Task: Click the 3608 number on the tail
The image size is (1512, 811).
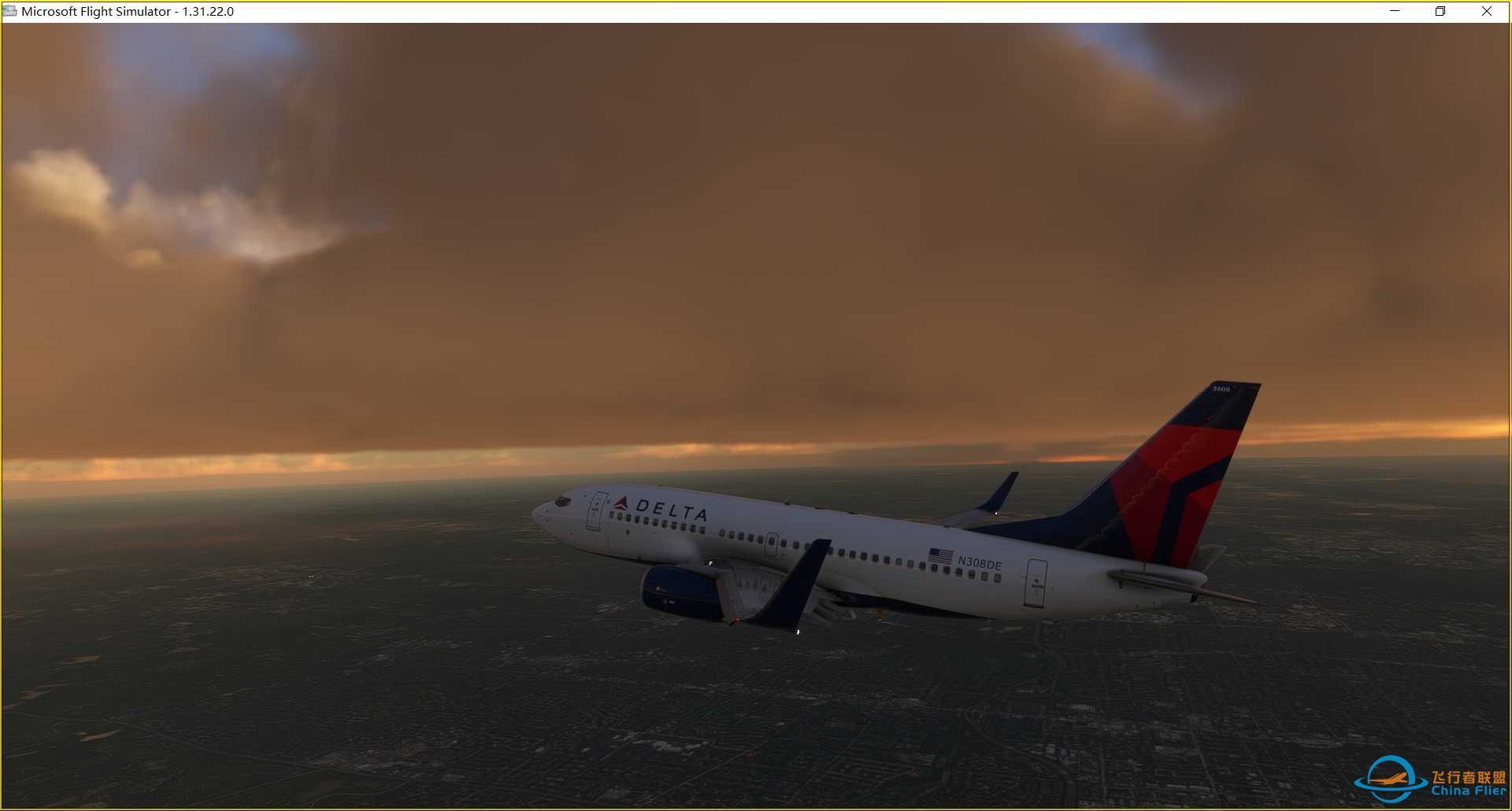Action: point(1221,389)
